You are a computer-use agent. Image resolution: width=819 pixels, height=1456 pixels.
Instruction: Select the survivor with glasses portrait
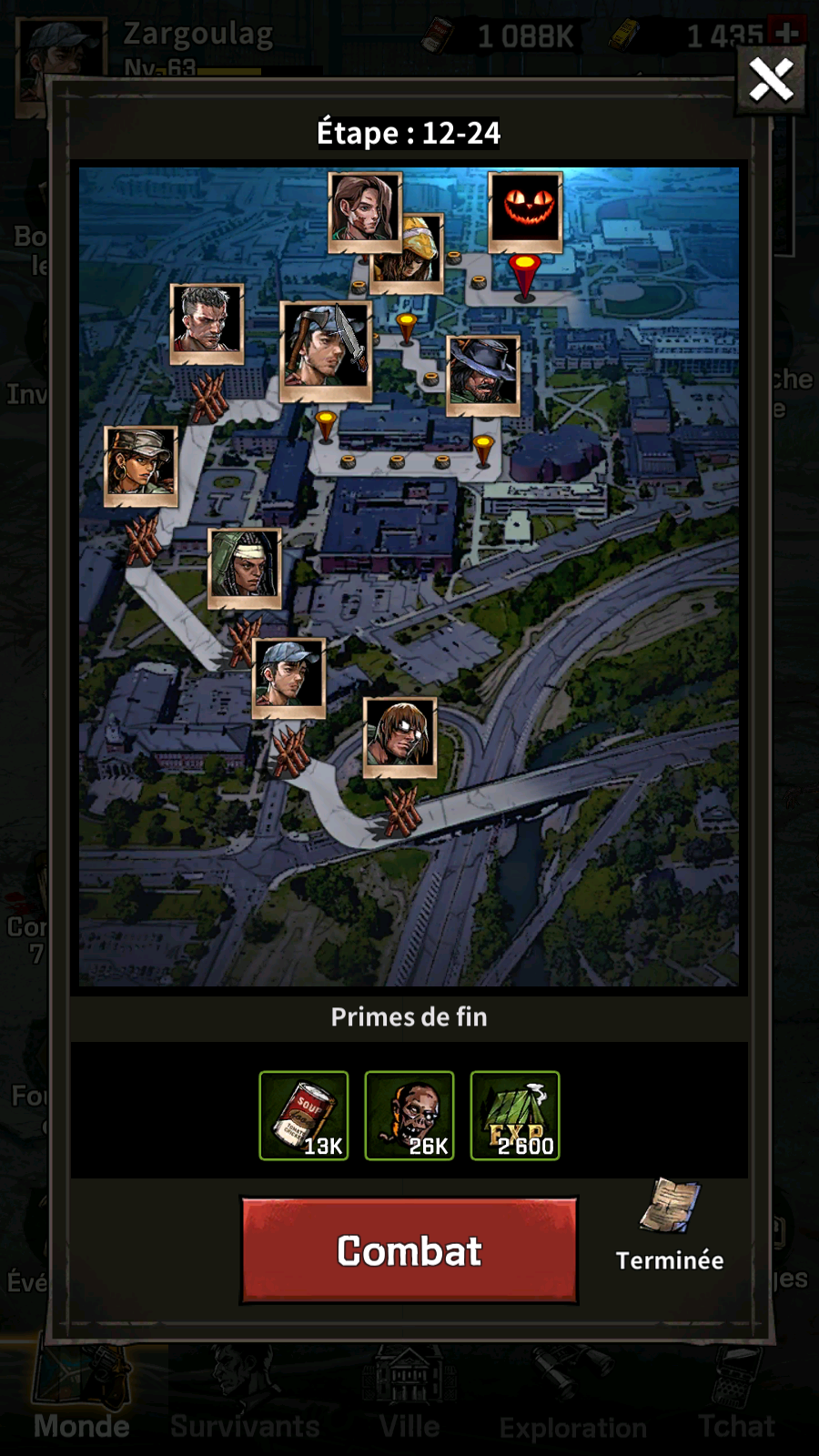[400, 734]
